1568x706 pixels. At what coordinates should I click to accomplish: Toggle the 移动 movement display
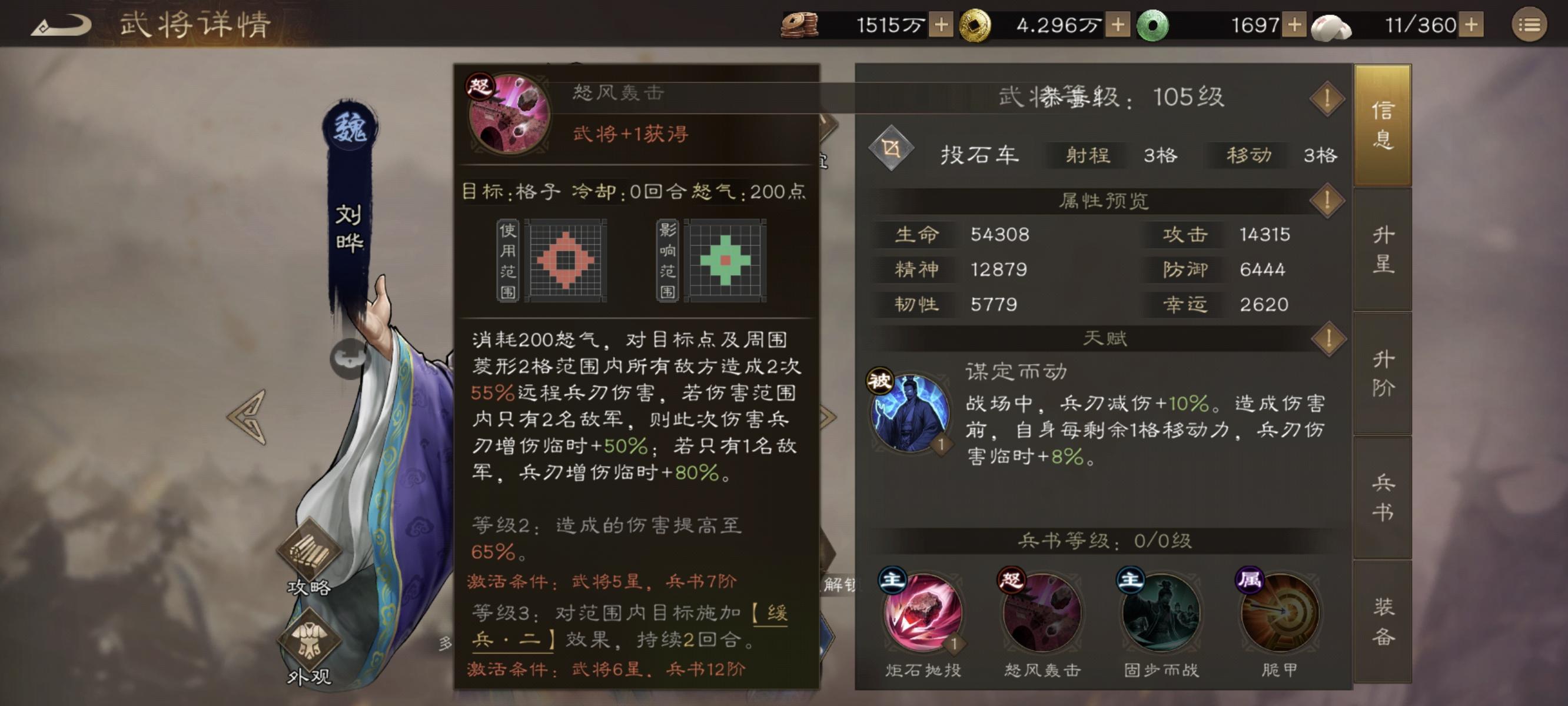1251,156
